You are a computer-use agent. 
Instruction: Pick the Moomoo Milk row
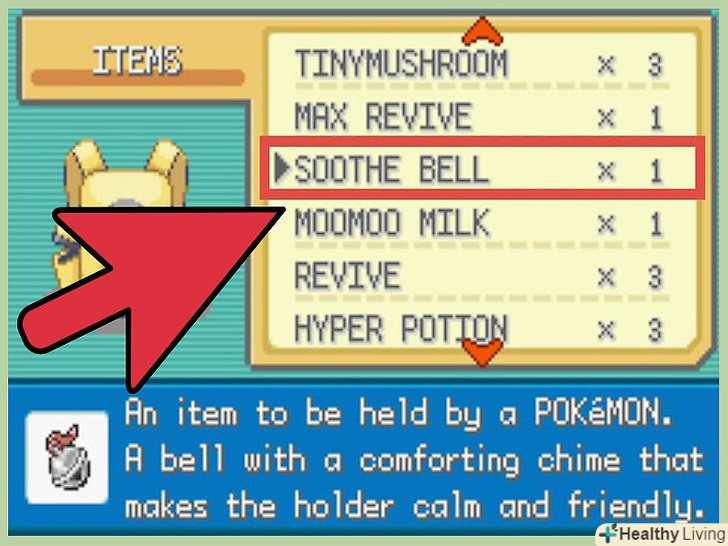pyautogui.click(x=478, y=223)
